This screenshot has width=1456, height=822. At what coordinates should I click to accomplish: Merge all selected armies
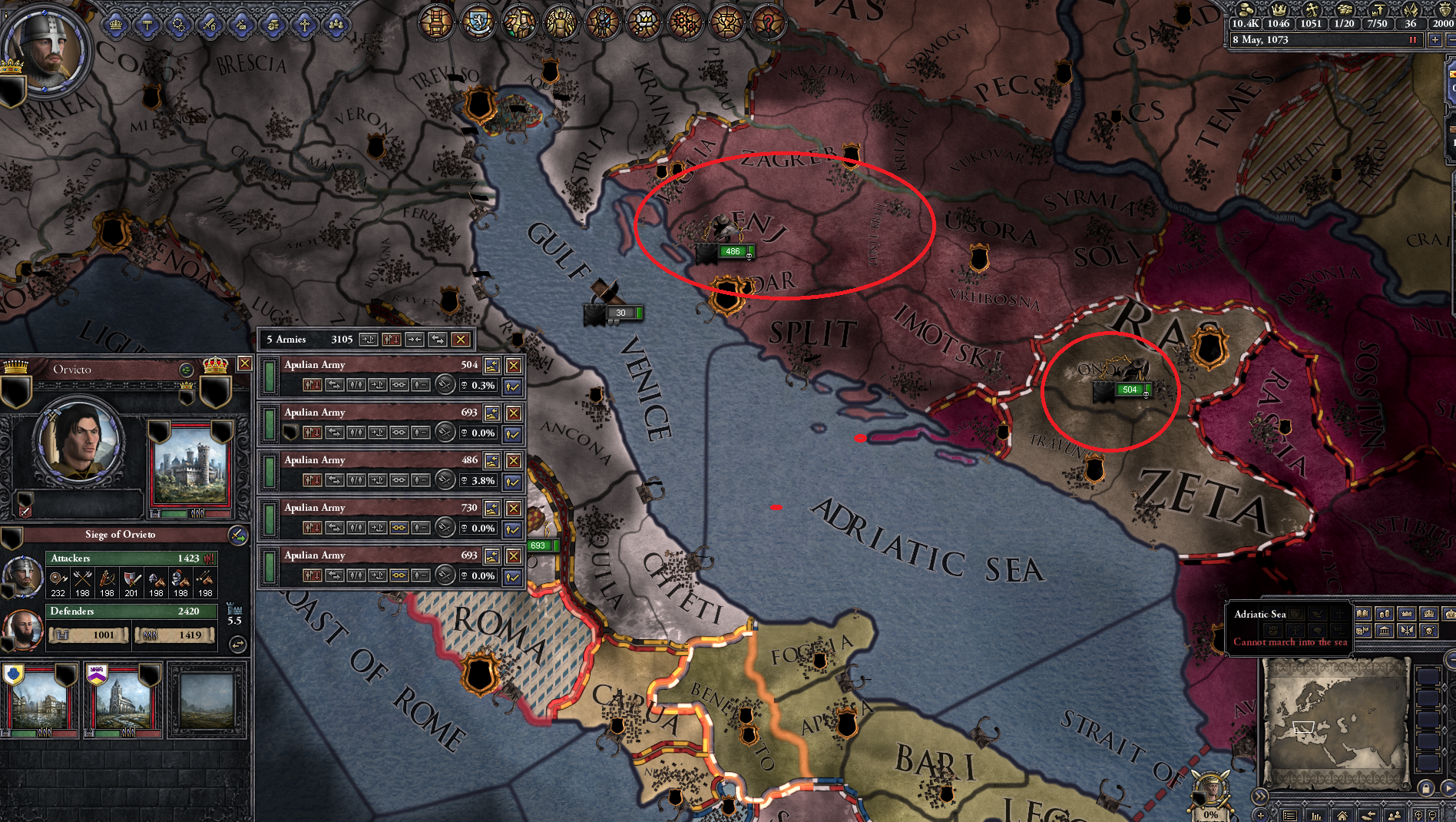coord(415,340)
